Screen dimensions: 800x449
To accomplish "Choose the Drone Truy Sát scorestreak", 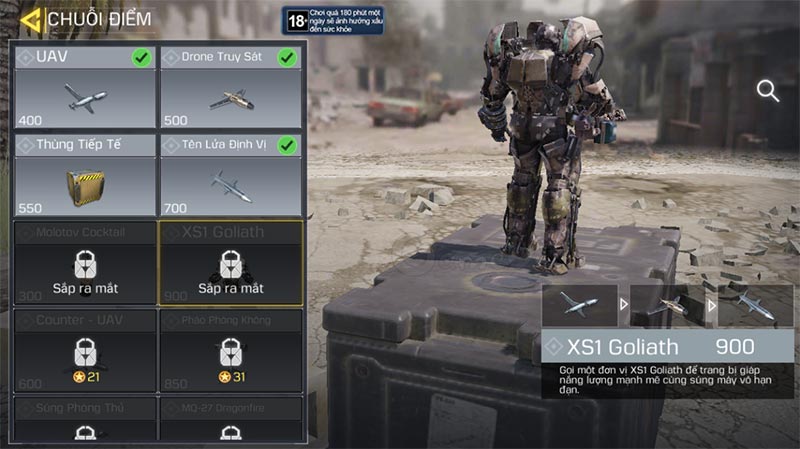I will 231,87.
